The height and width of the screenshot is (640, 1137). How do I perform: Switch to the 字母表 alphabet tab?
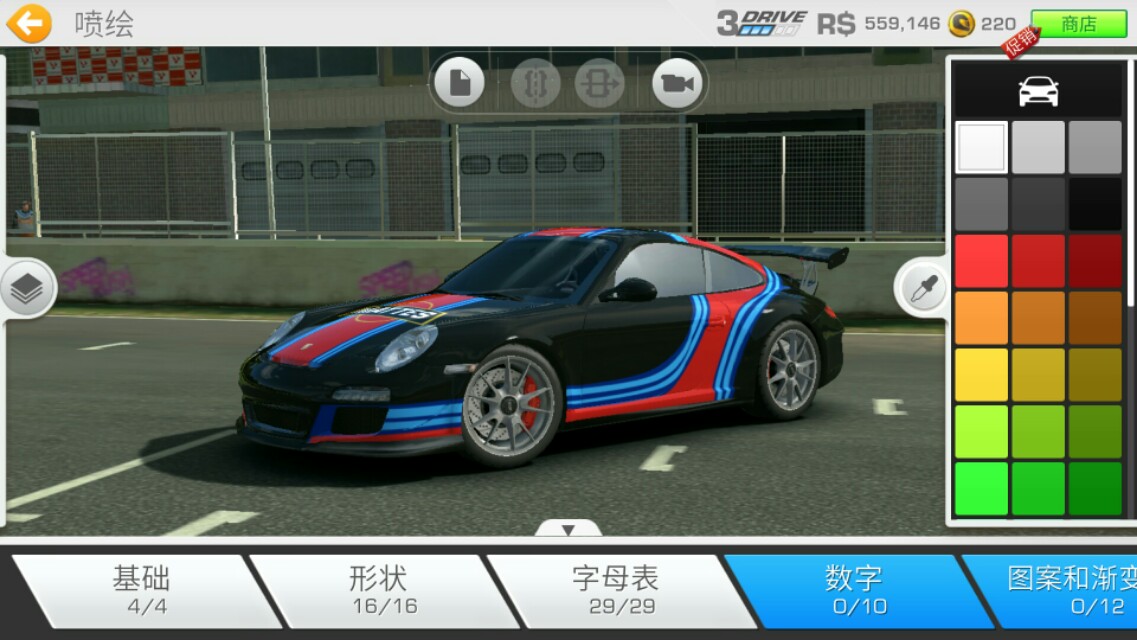(x=615, y=590)
